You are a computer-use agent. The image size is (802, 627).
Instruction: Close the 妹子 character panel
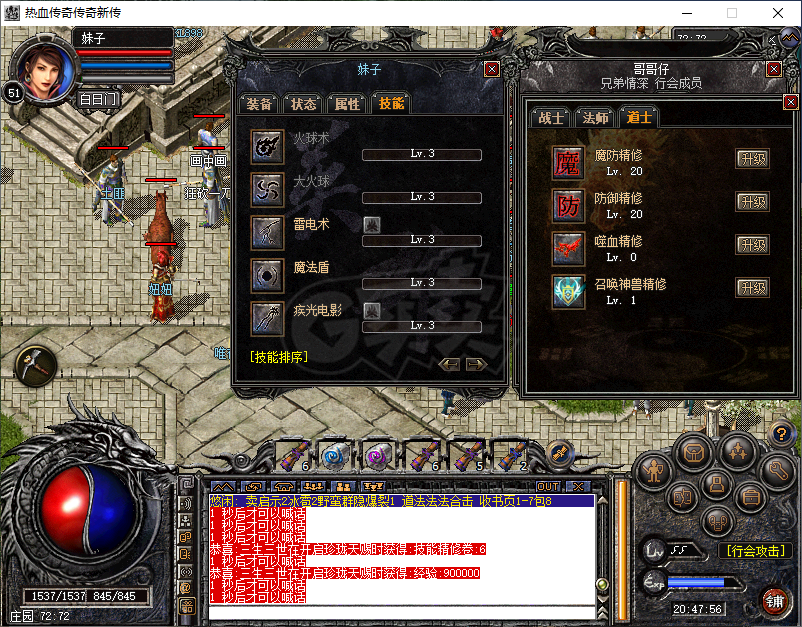491,69
